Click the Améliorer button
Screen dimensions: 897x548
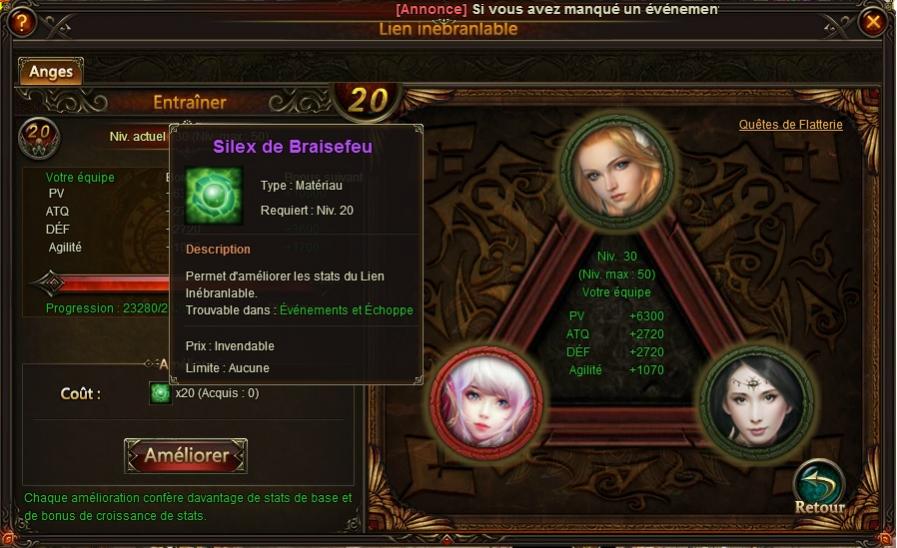[x=186, y=456]
